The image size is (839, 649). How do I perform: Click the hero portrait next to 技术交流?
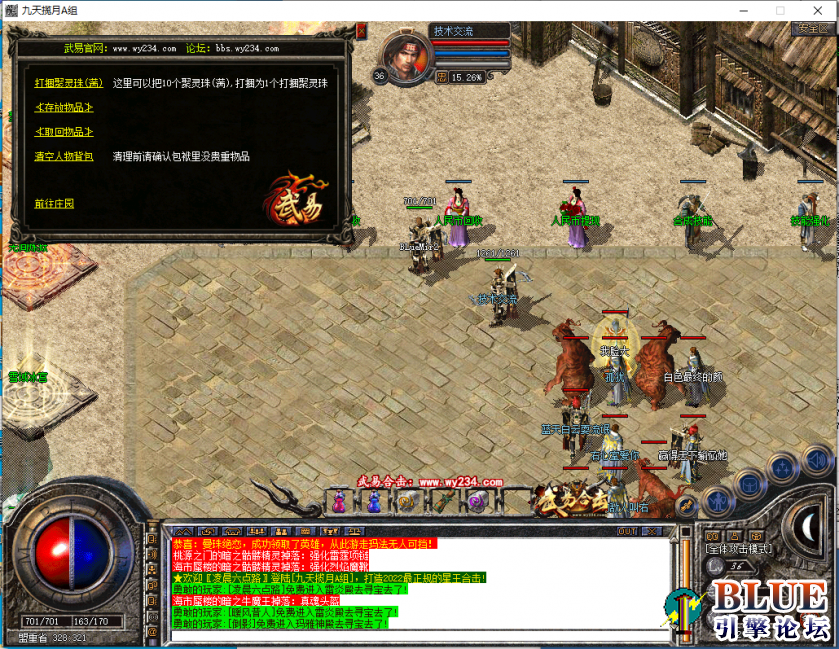(405, 56)
